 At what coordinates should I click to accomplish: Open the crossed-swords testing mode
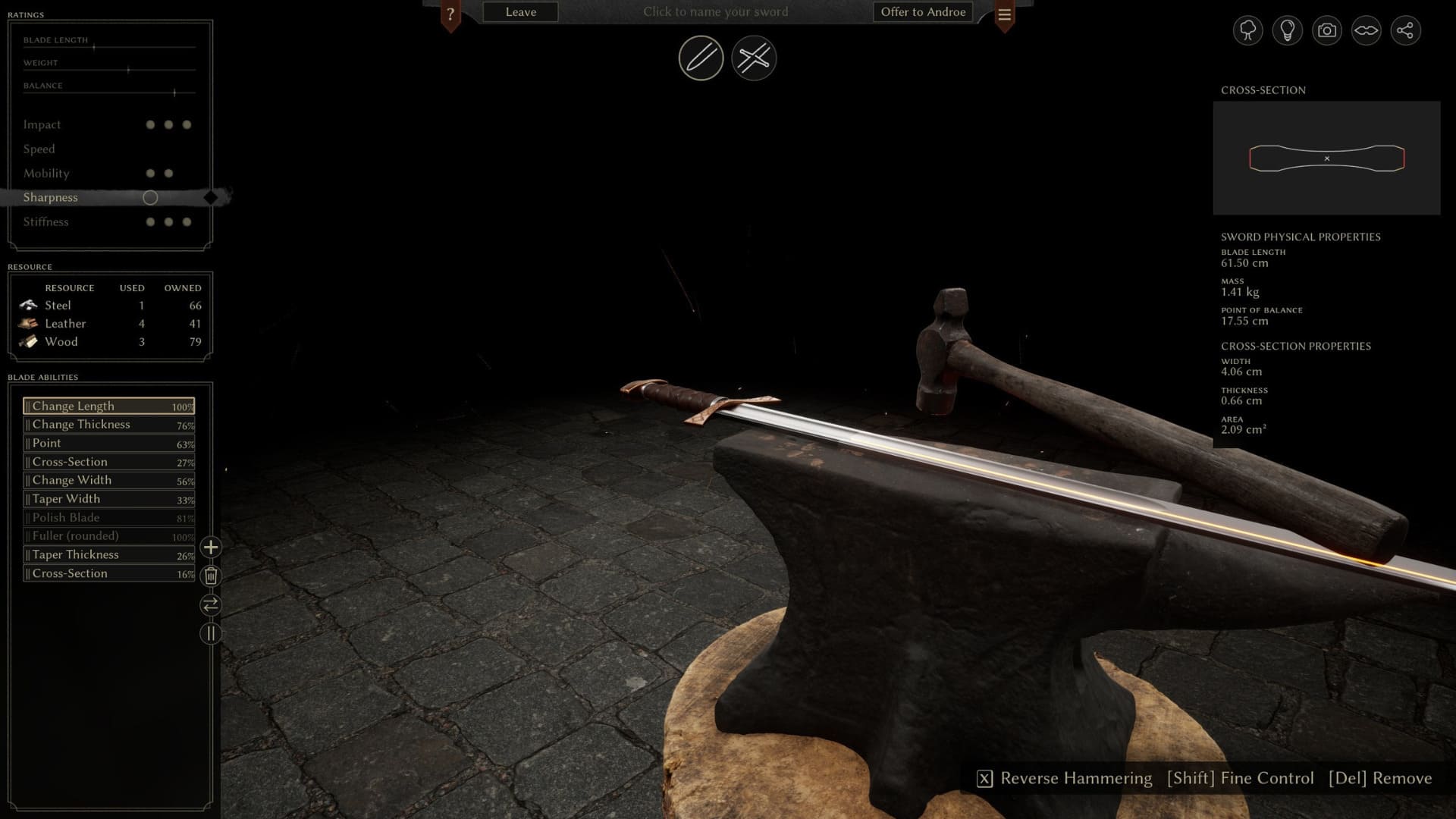(753, 58)
